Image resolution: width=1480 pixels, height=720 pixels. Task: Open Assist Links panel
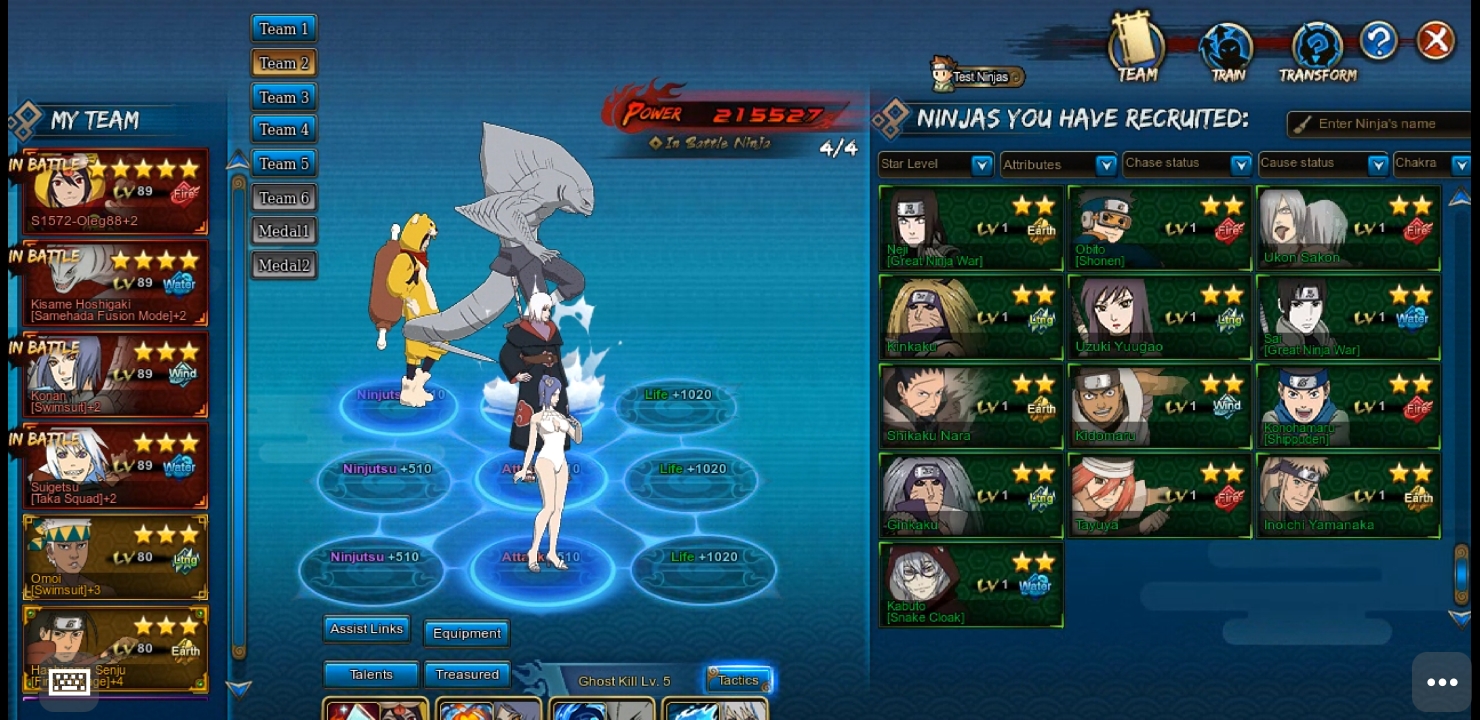366,629
